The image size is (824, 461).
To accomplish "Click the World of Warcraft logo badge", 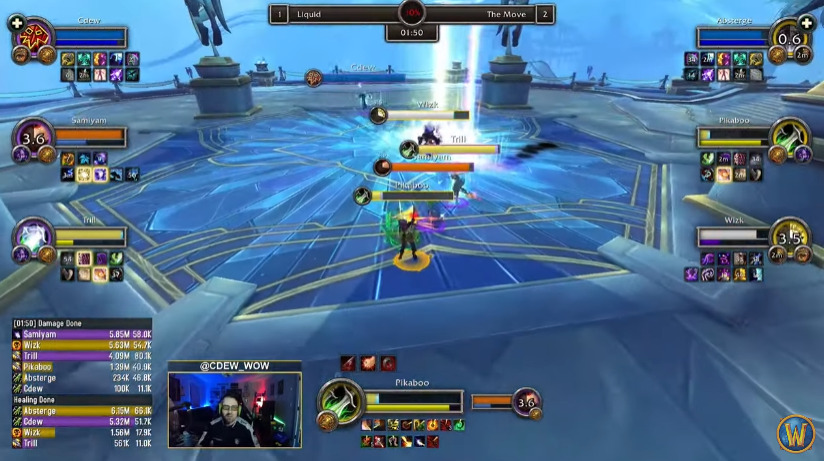I will [x=796, y=433].
